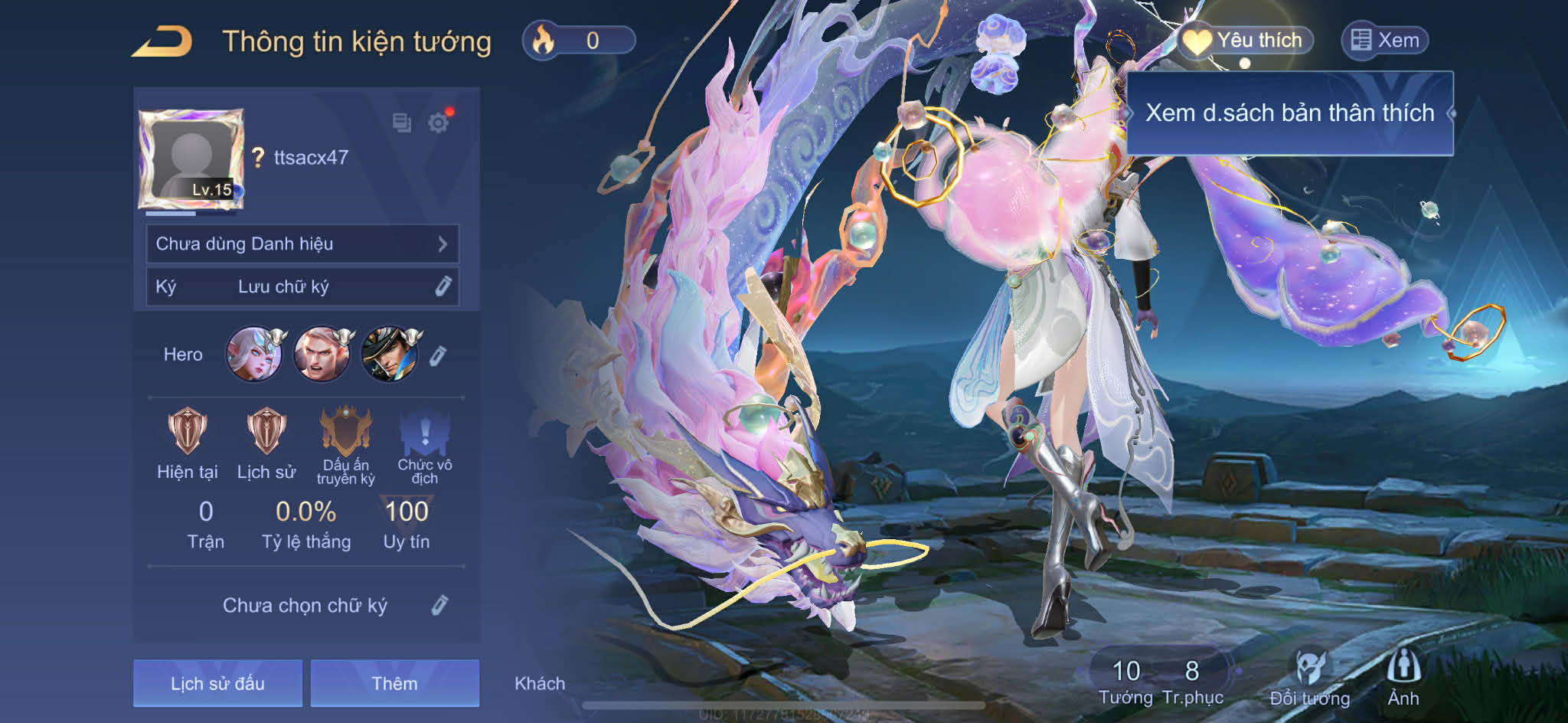Open the Chưa dùng Danh hiệu title row

coord(302,244)
